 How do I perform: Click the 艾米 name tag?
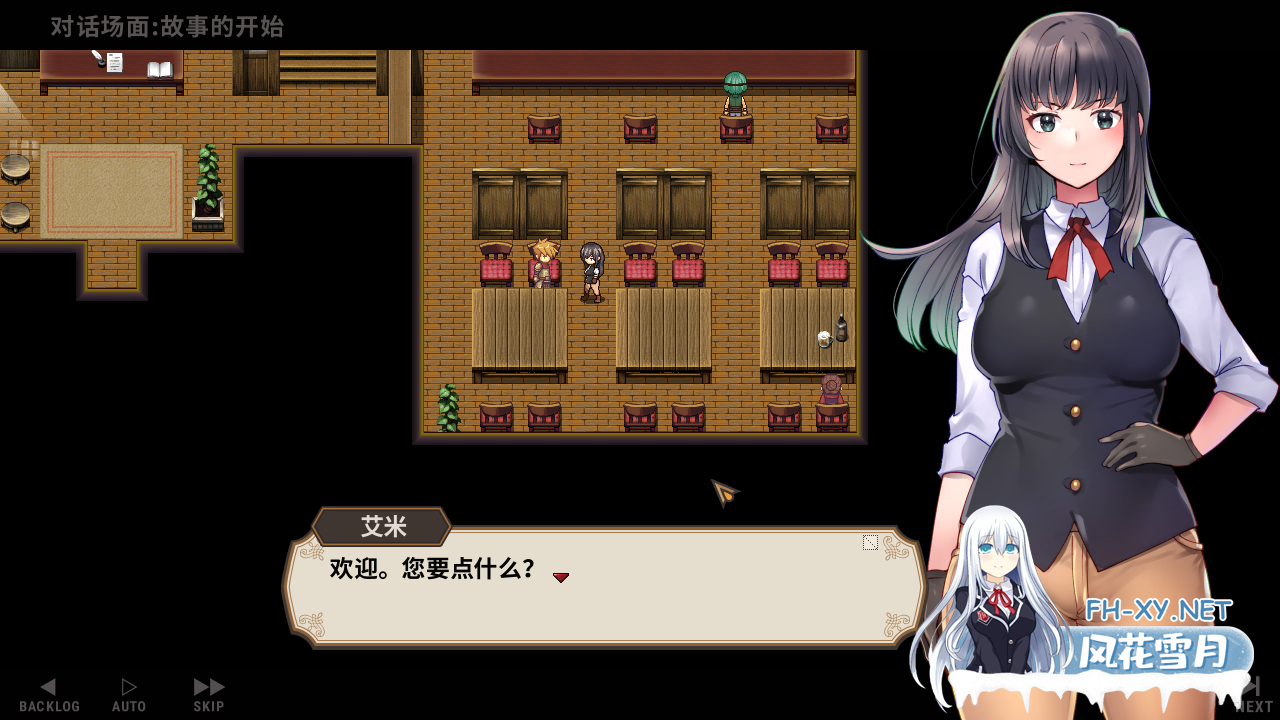coord(381,526)
